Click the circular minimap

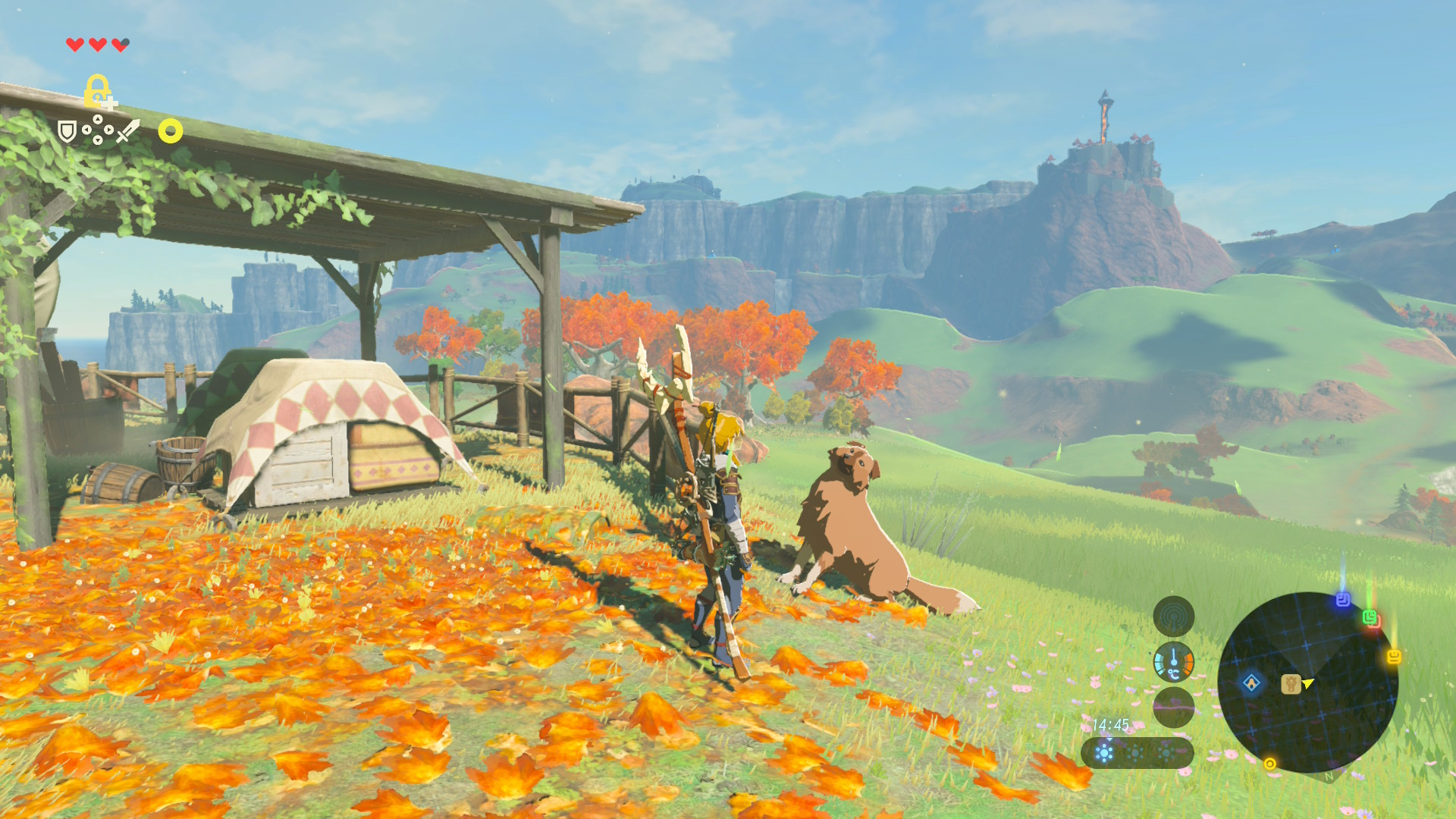[1307, 682]
